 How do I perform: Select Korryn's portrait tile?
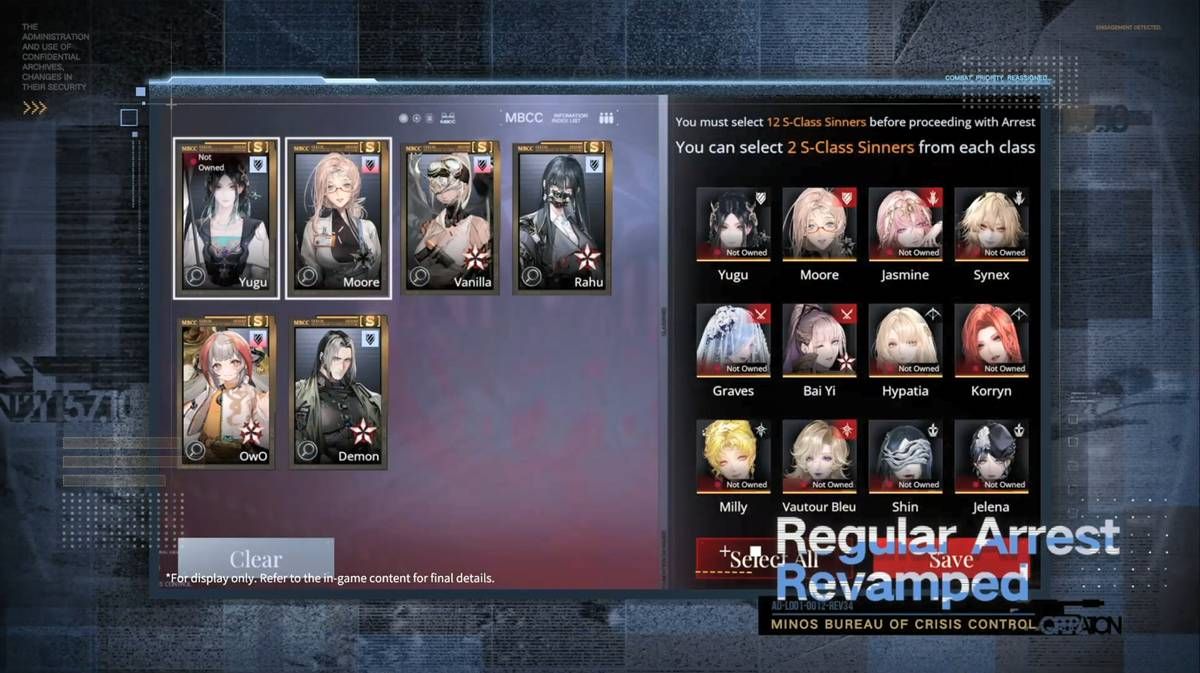pyautogui.click(x=991, y=339)
